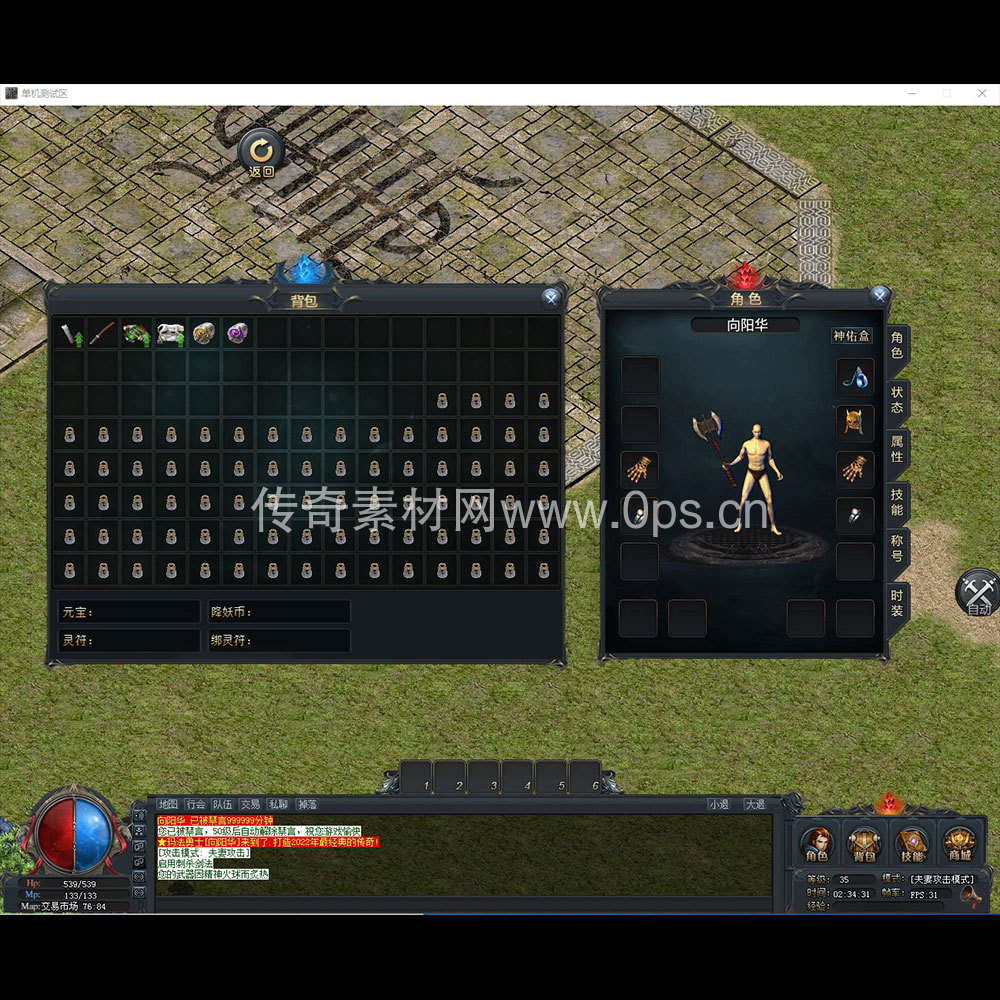This screenshot has width=1000, height=1000.
Task: Toggle the 自动 auto-battle button
Action: (x=977, y=594)
